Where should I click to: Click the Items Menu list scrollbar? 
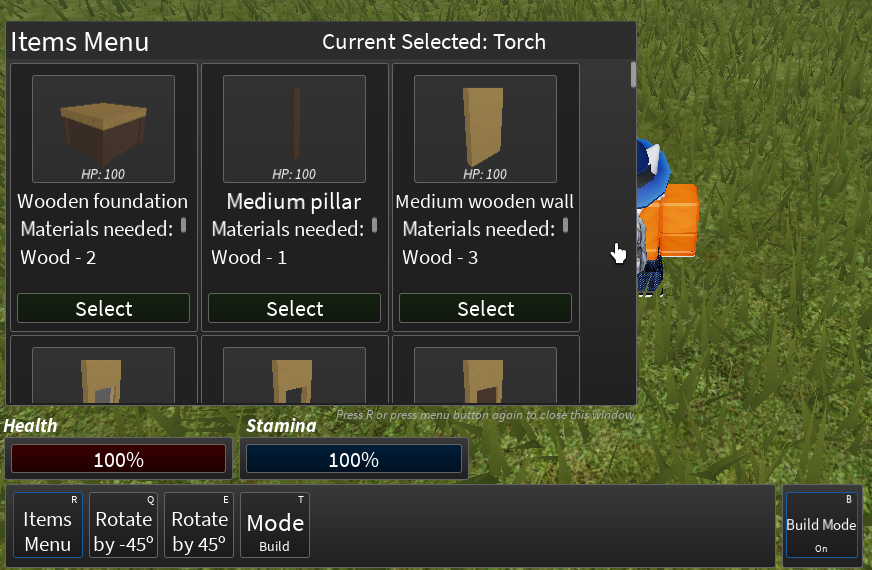pyautogui.click(x=633, y=76)
